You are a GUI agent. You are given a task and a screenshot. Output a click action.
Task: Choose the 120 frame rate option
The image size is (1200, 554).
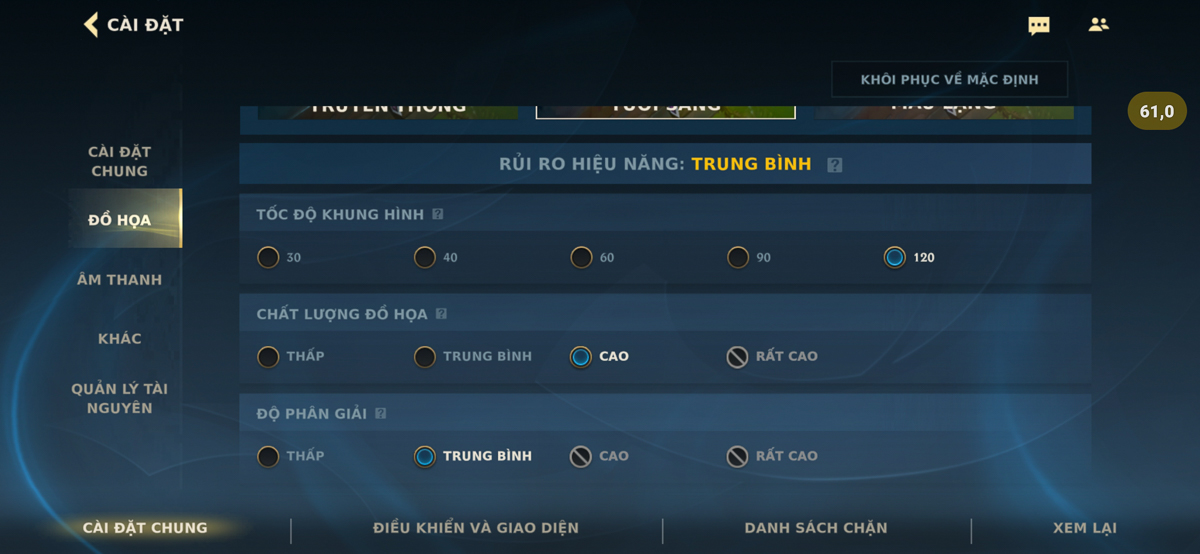(895, 258)
